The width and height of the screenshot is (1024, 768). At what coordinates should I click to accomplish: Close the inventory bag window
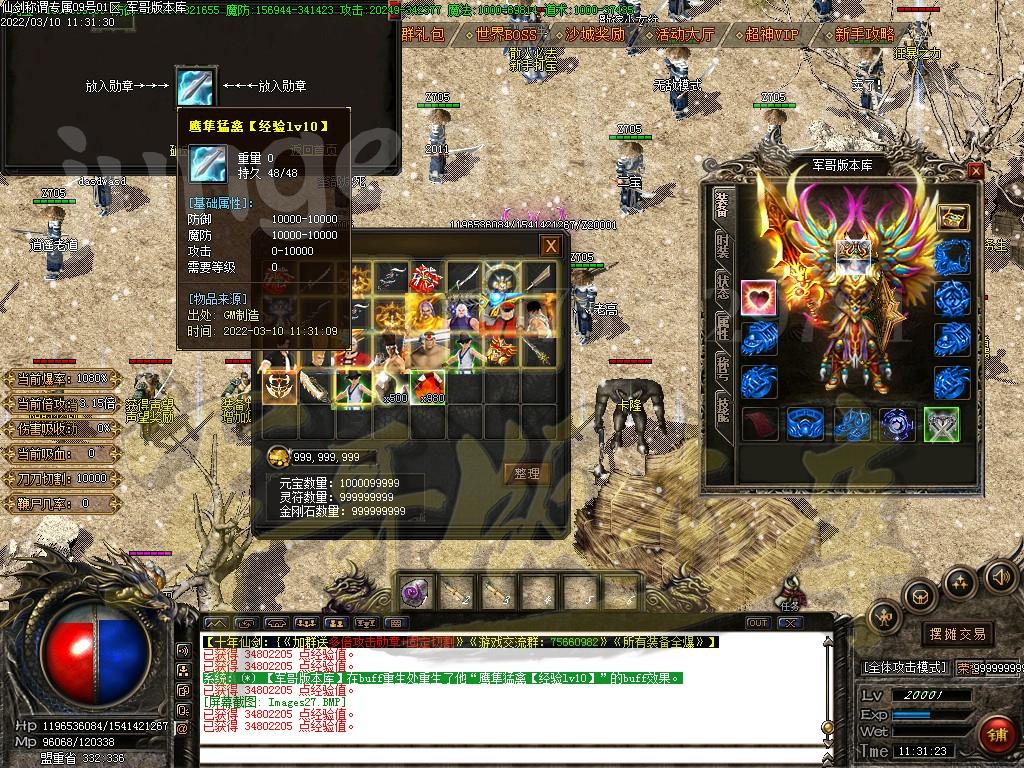coord(550,246)
